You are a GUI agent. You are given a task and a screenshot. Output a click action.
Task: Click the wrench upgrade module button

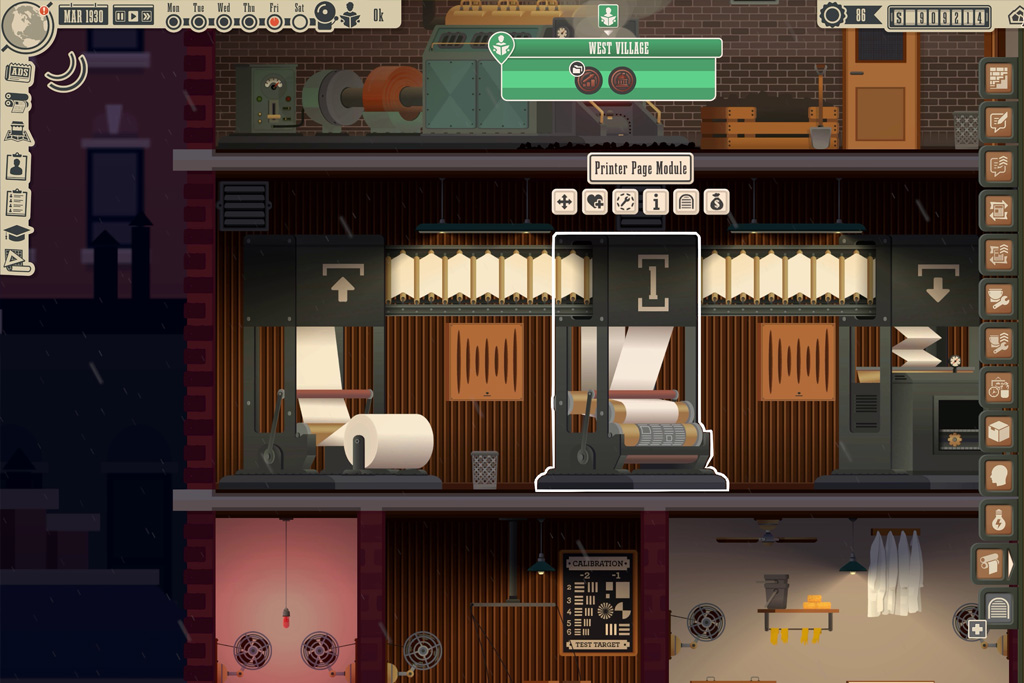click(x=626, y=202)
